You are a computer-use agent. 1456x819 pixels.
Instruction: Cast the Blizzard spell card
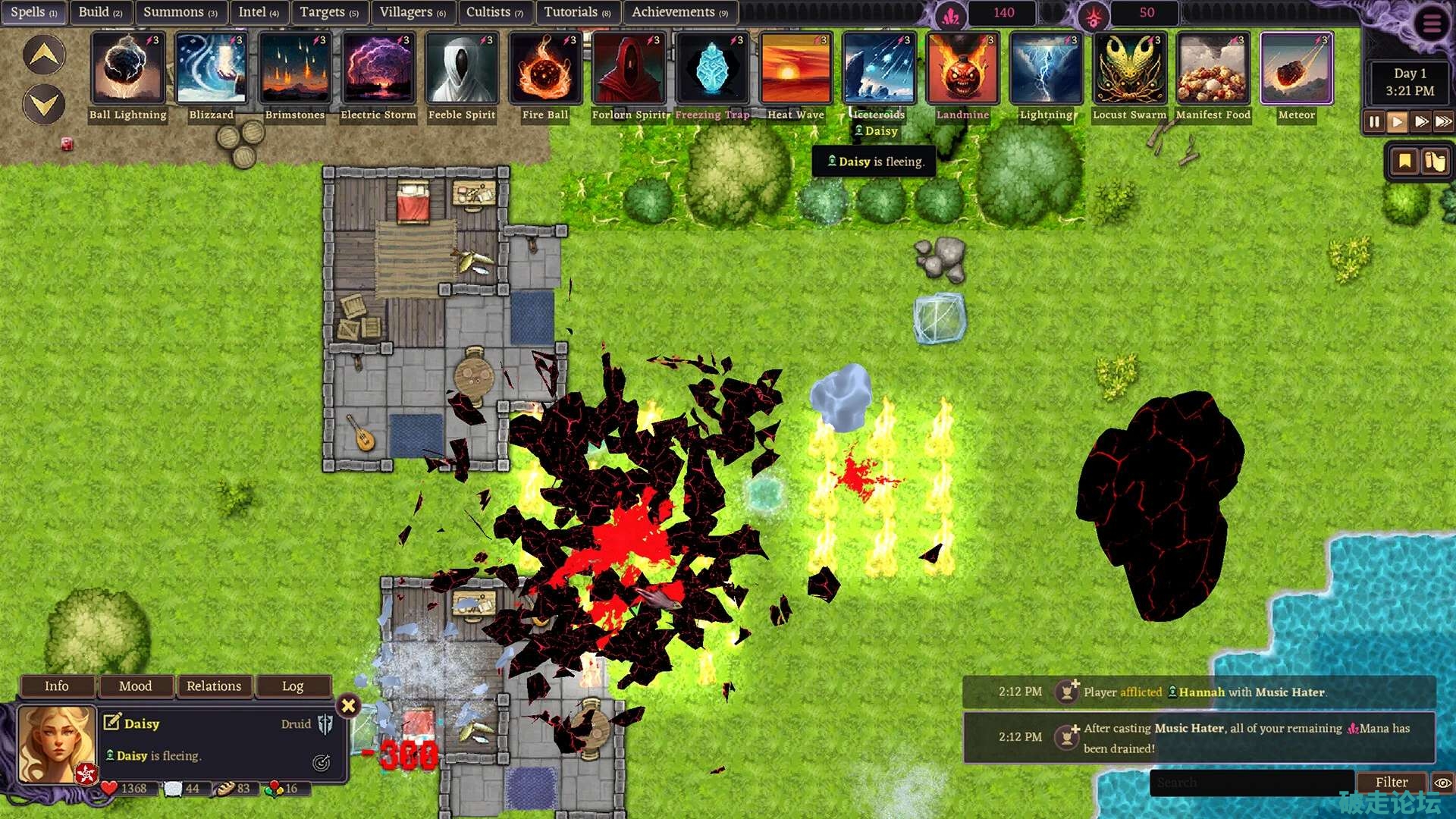click(211, 69)
